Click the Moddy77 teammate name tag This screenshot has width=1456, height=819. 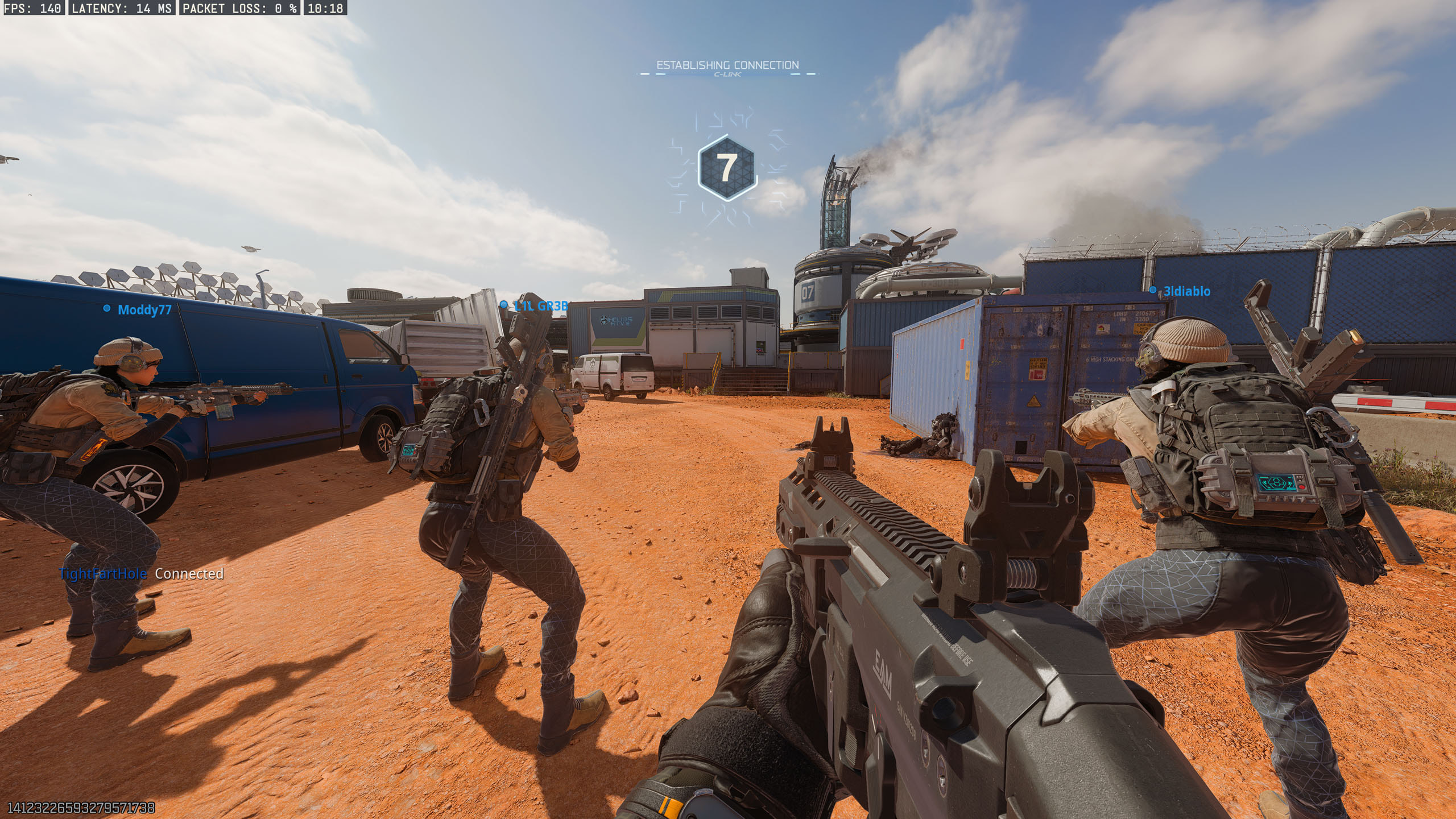click(144, 309)
